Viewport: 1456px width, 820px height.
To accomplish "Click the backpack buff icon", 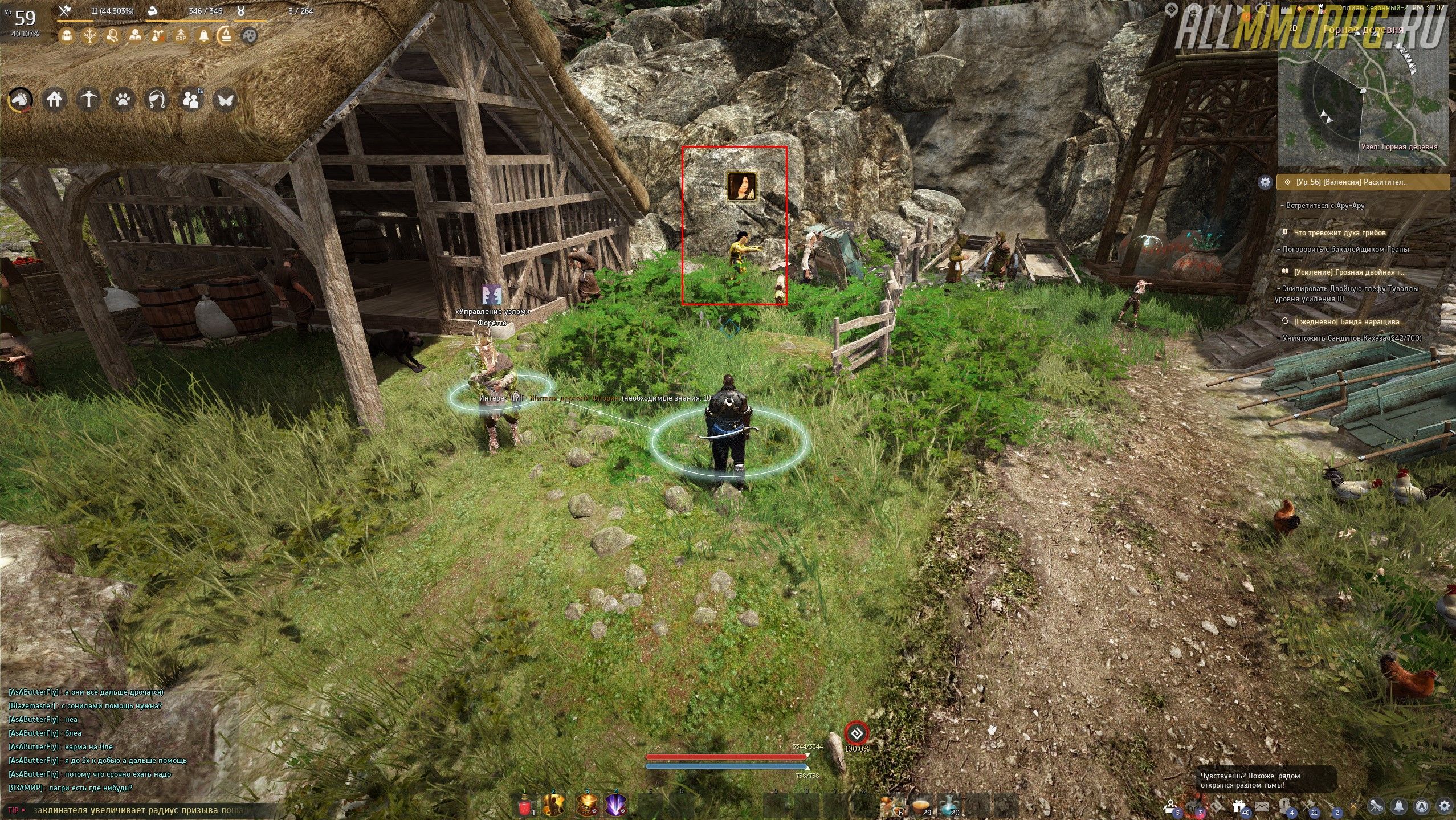I will tap(67, 36).
